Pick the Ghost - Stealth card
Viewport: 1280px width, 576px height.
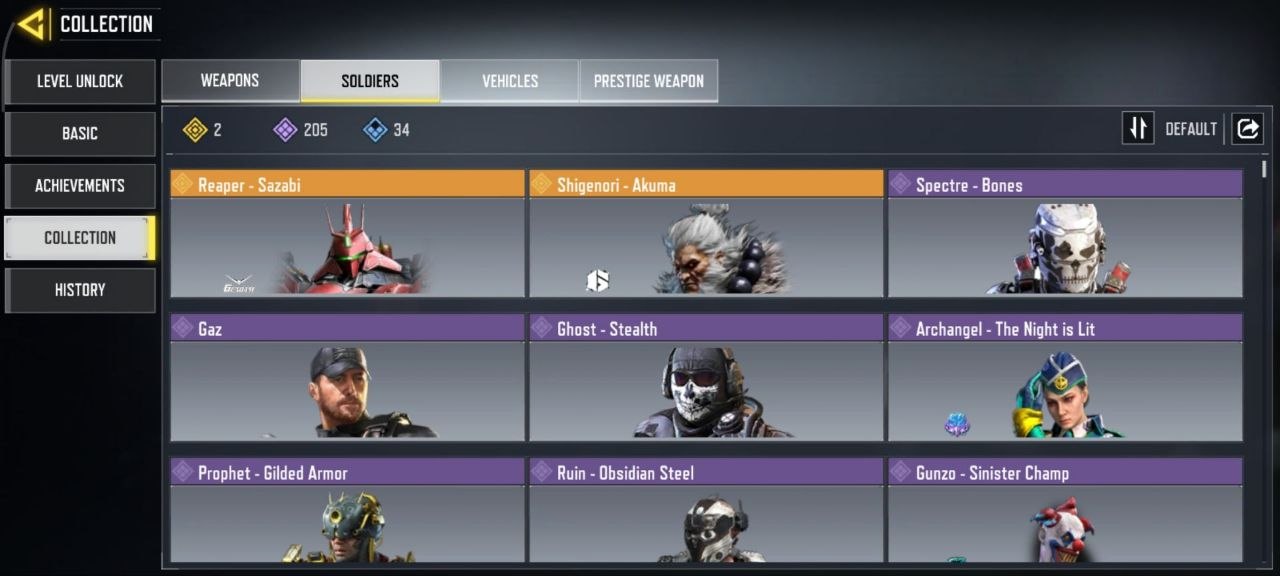(706, 378)
